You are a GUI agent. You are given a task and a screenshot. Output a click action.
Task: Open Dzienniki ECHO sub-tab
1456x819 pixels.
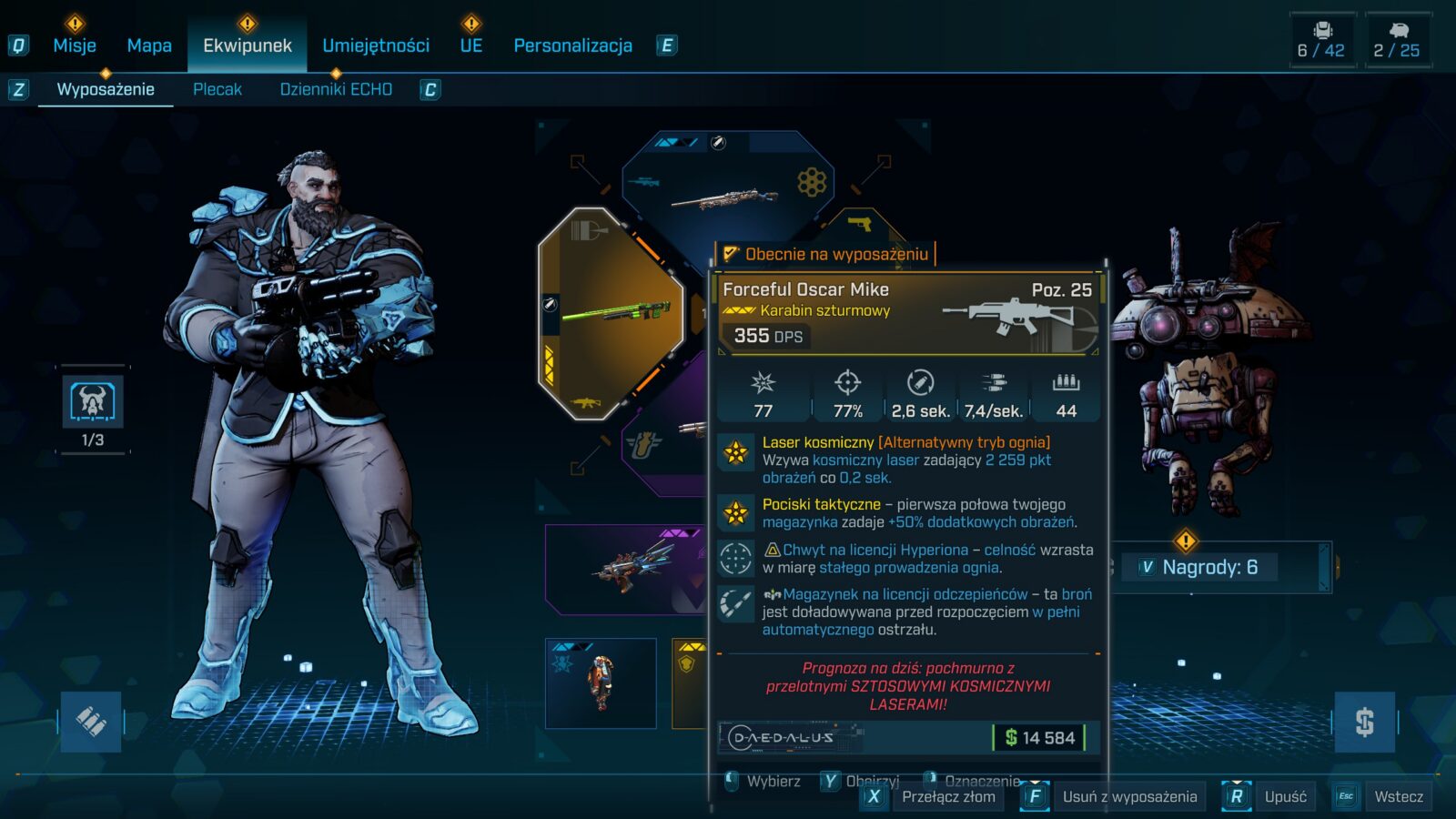pos(336,89)
